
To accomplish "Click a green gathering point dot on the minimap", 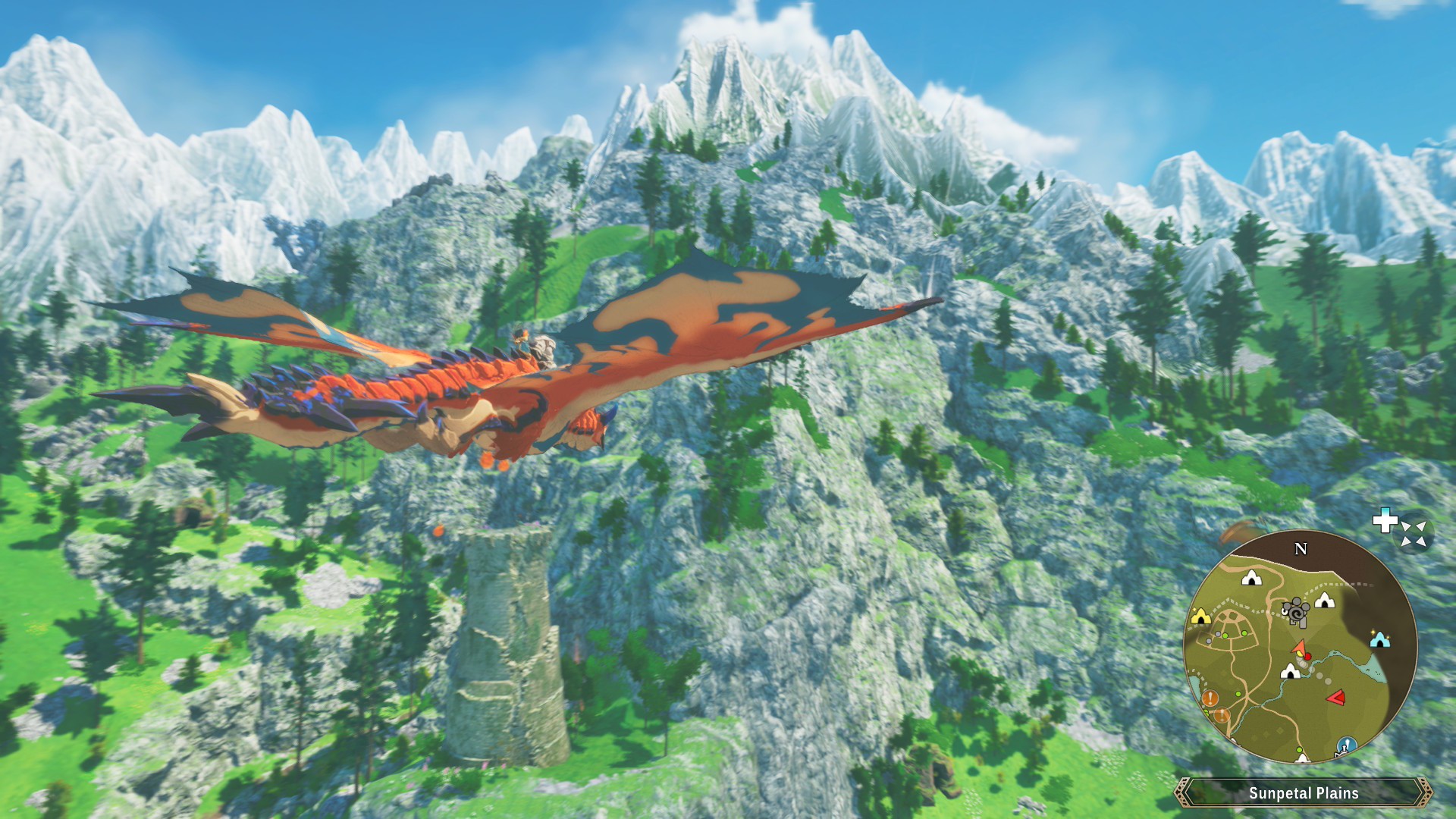I will [x=1244, y=632].
